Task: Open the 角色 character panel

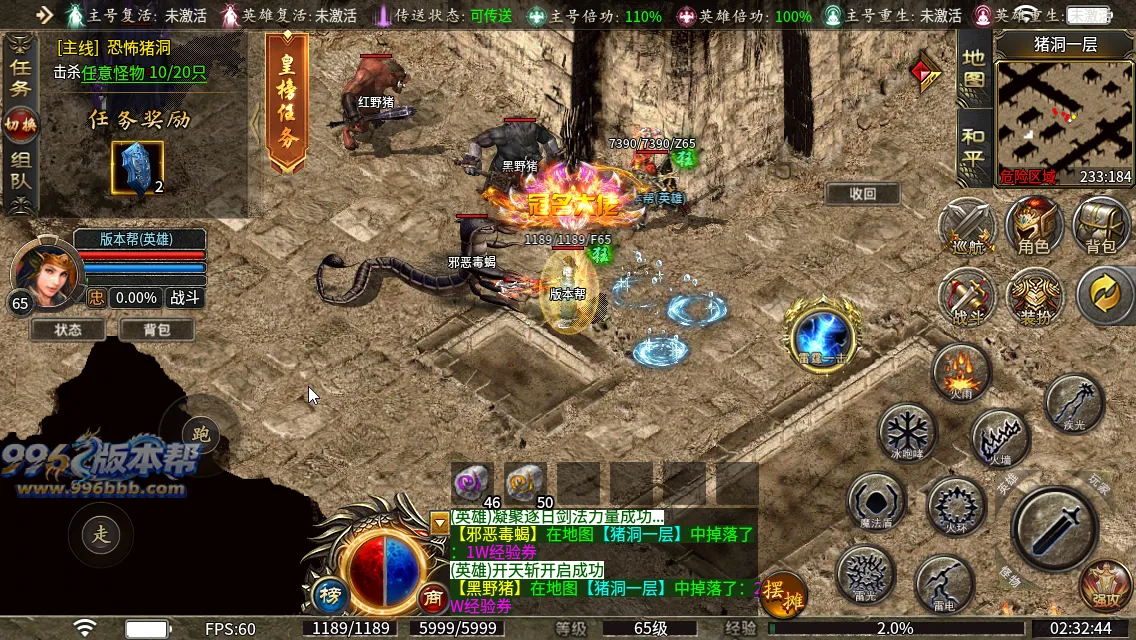Action: point(1033,226)
